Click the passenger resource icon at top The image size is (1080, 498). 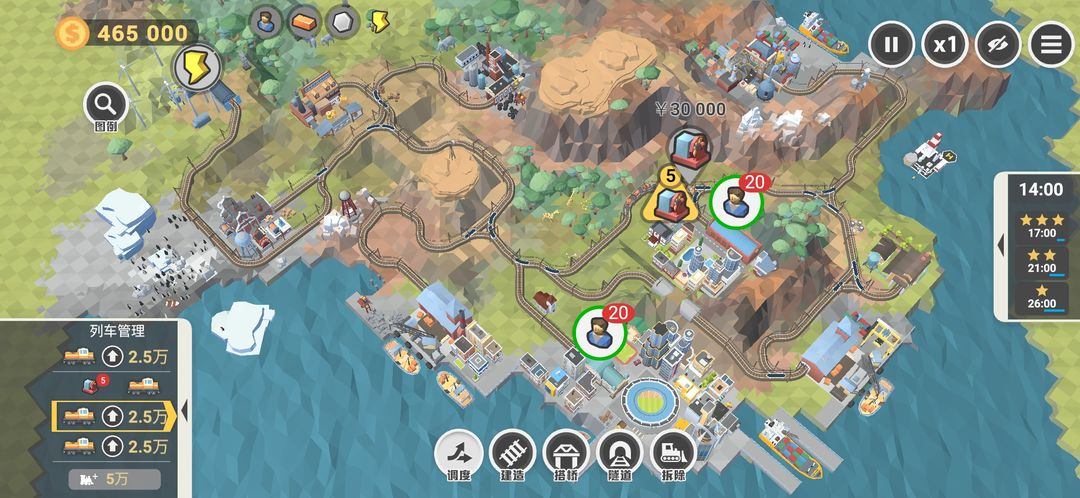(267, 22)
